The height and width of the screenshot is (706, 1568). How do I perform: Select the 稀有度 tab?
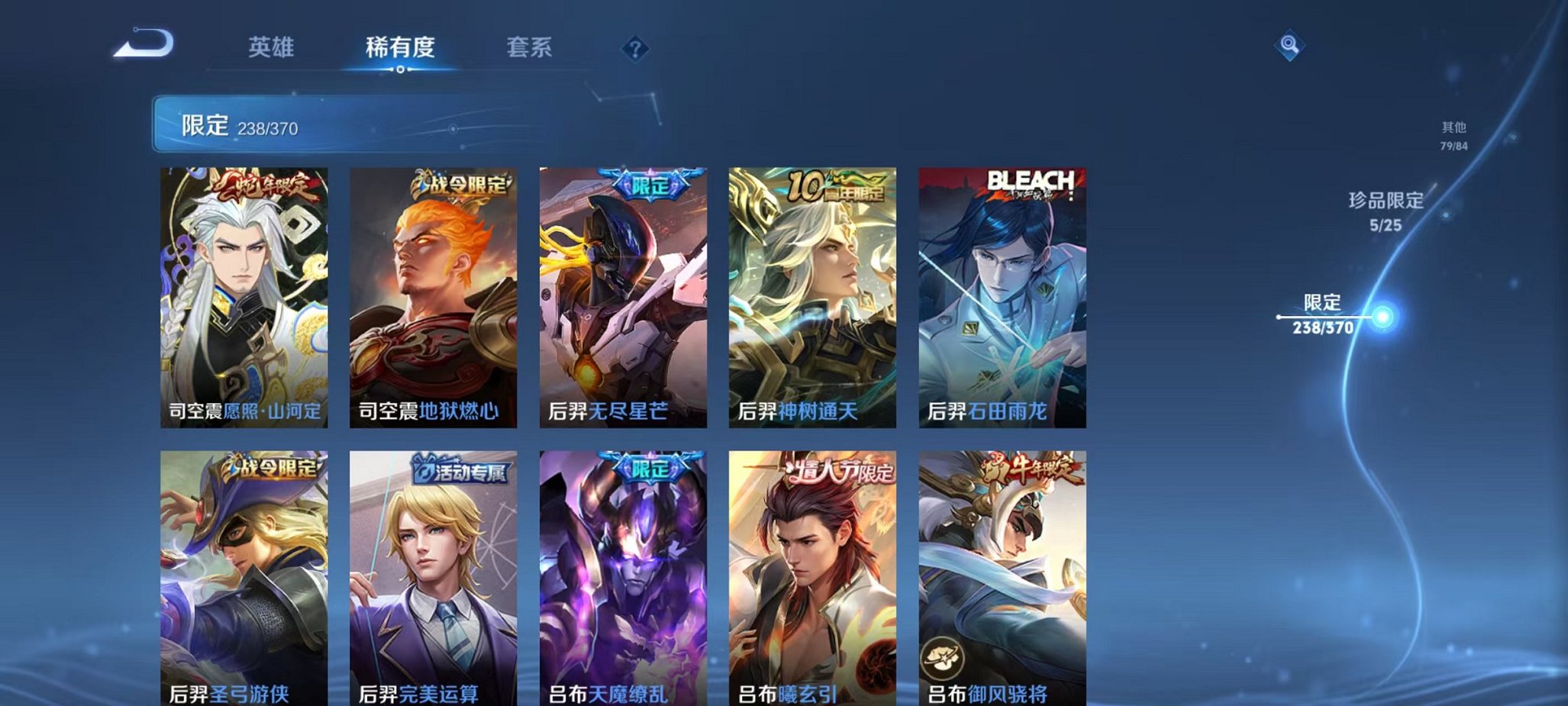coord(400,47)
